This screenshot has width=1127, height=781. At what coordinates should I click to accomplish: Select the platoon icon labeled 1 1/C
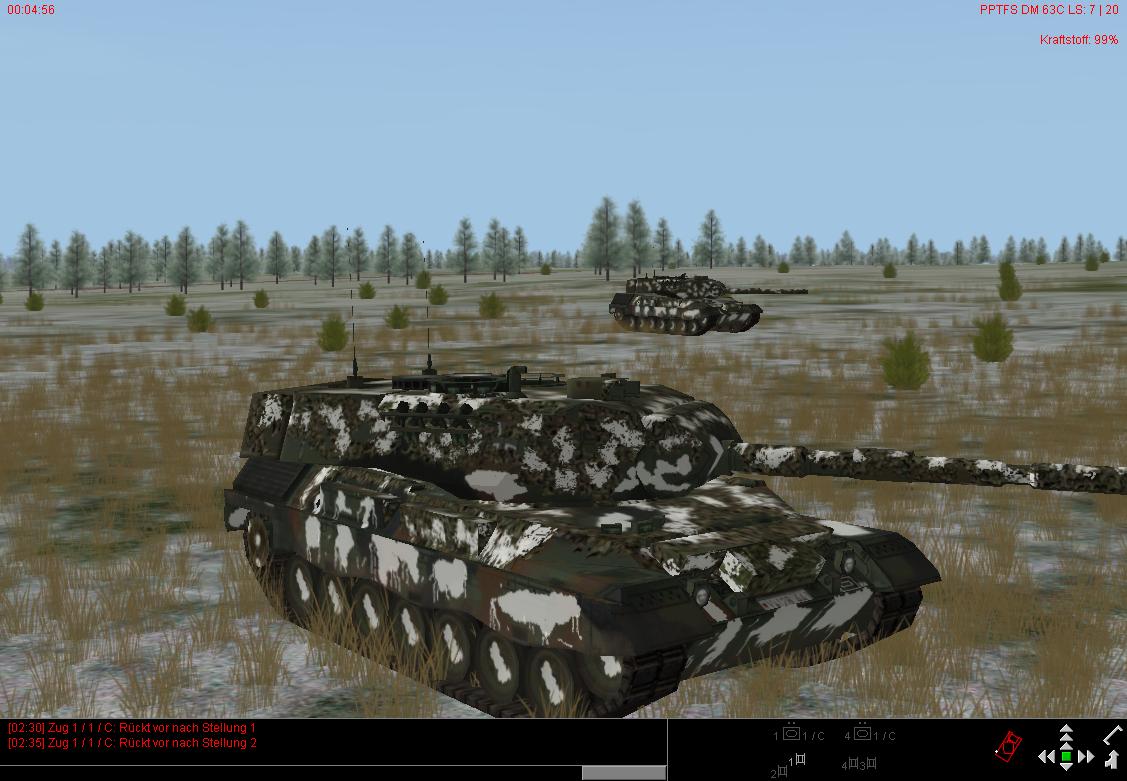pos(792,735)
